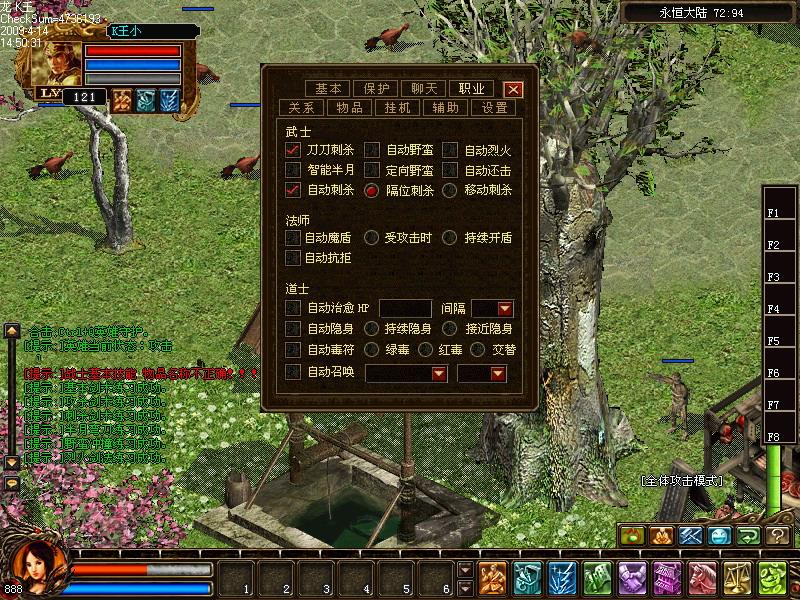800x600 pixels.
Task: Open the 挂机 tab
Action: pos(397,107)
